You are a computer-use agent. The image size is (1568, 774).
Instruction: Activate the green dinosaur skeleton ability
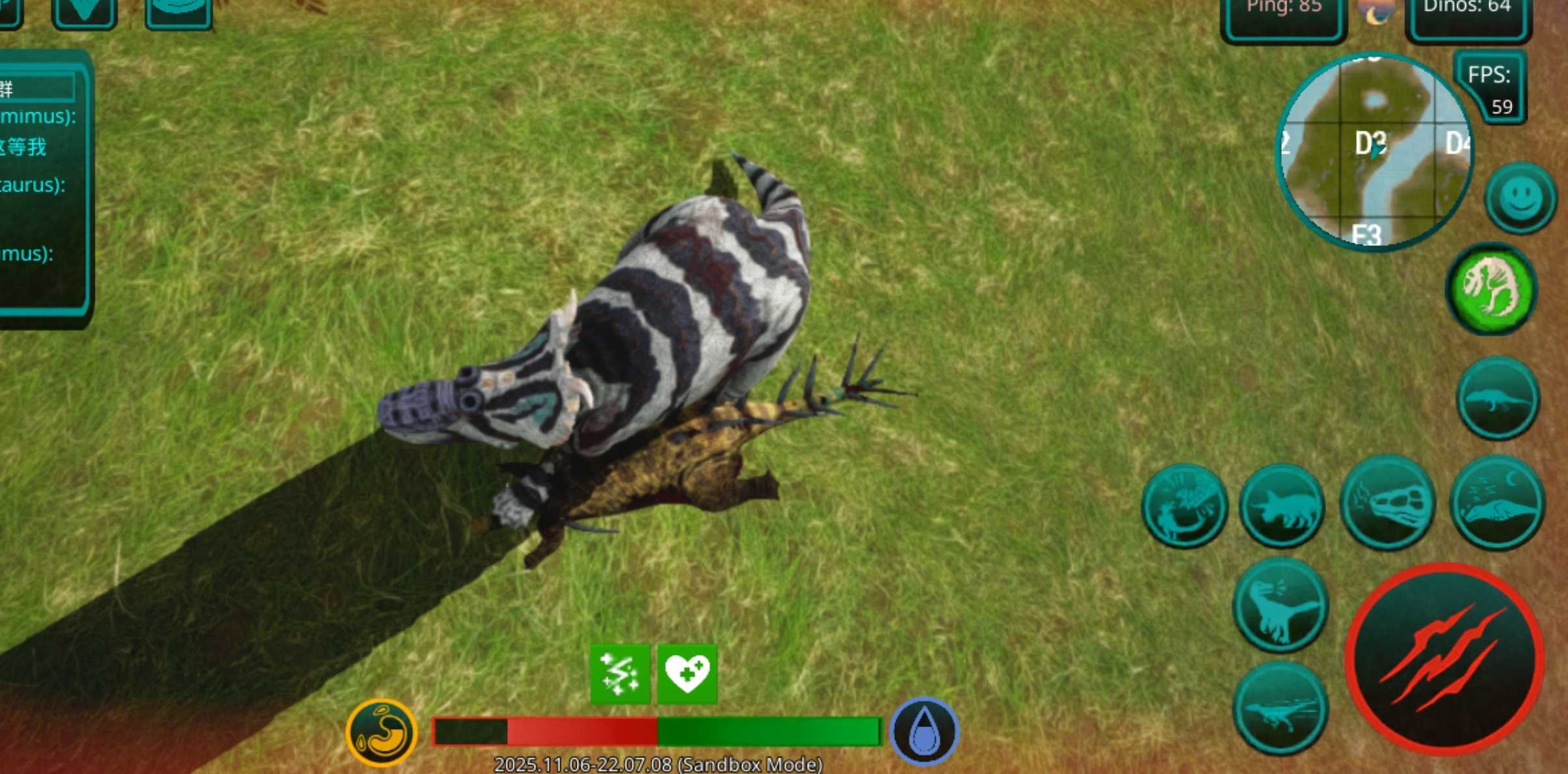coord(1491,288)
